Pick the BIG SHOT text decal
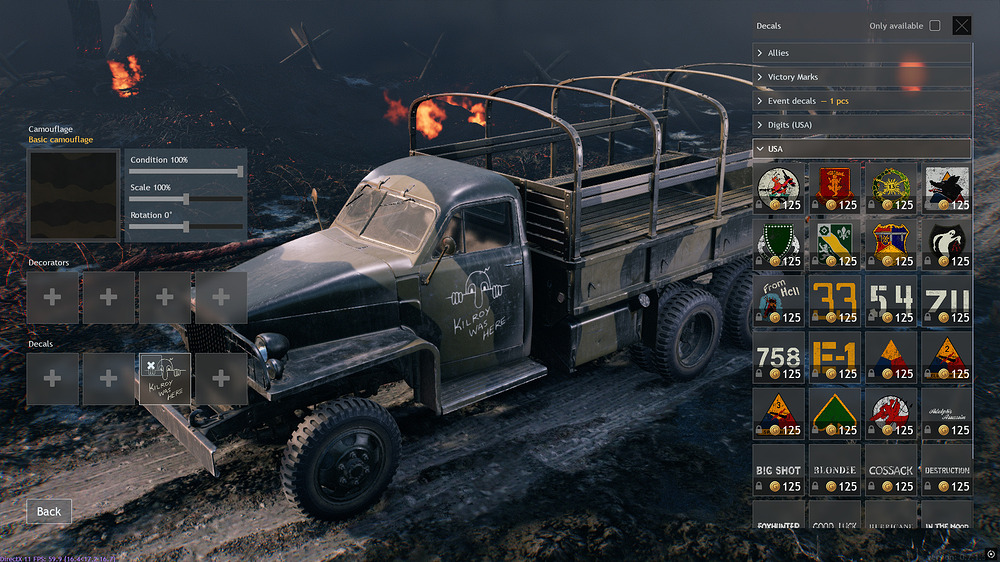The width and height of the screenshot is (1000, 562). click(777, 470)
